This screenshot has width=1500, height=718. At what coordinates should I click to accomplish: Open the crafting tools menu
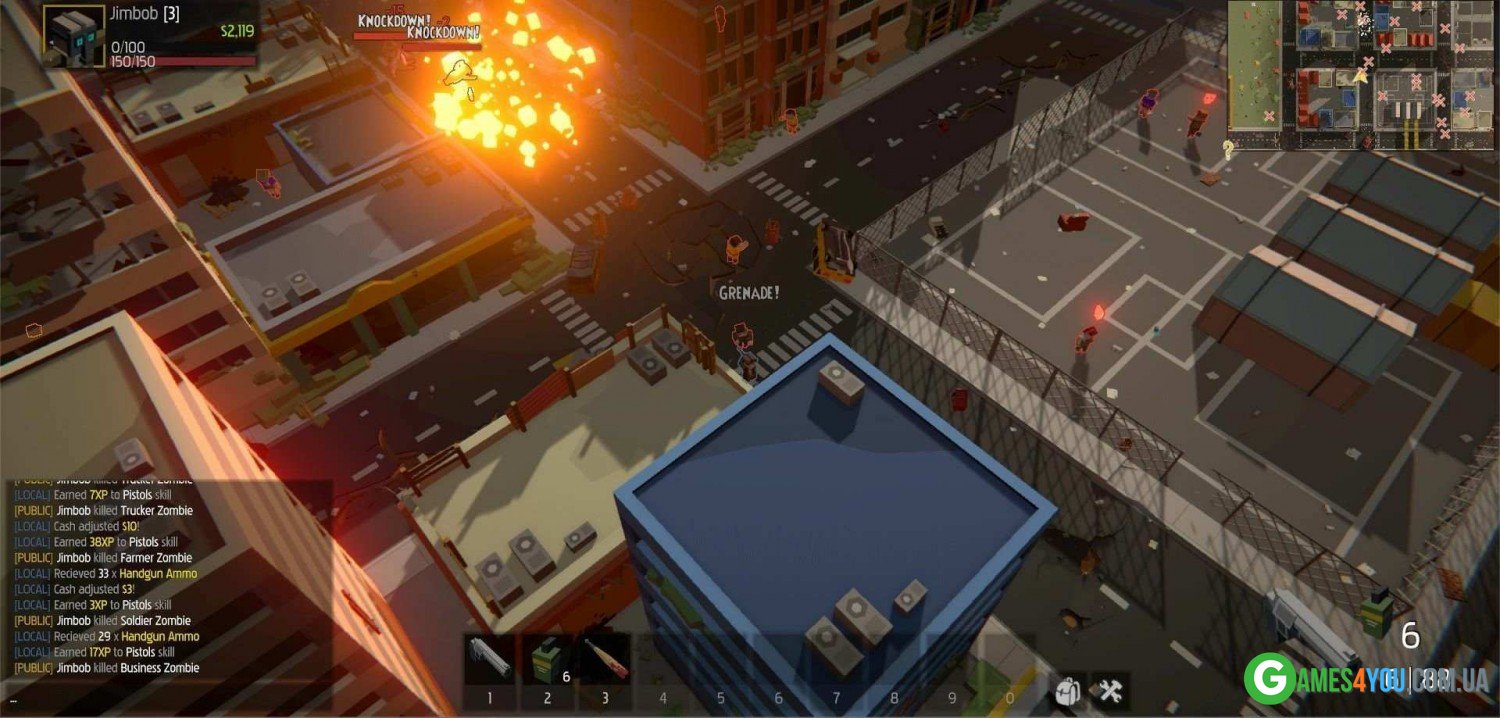coord(1110,690)
